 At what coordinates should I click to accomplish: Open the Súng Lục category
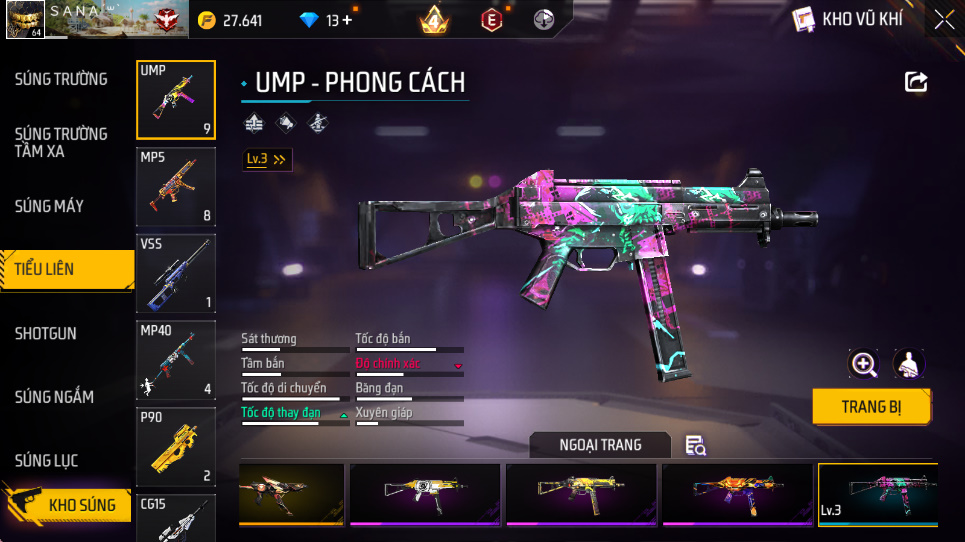coord(46,461)
